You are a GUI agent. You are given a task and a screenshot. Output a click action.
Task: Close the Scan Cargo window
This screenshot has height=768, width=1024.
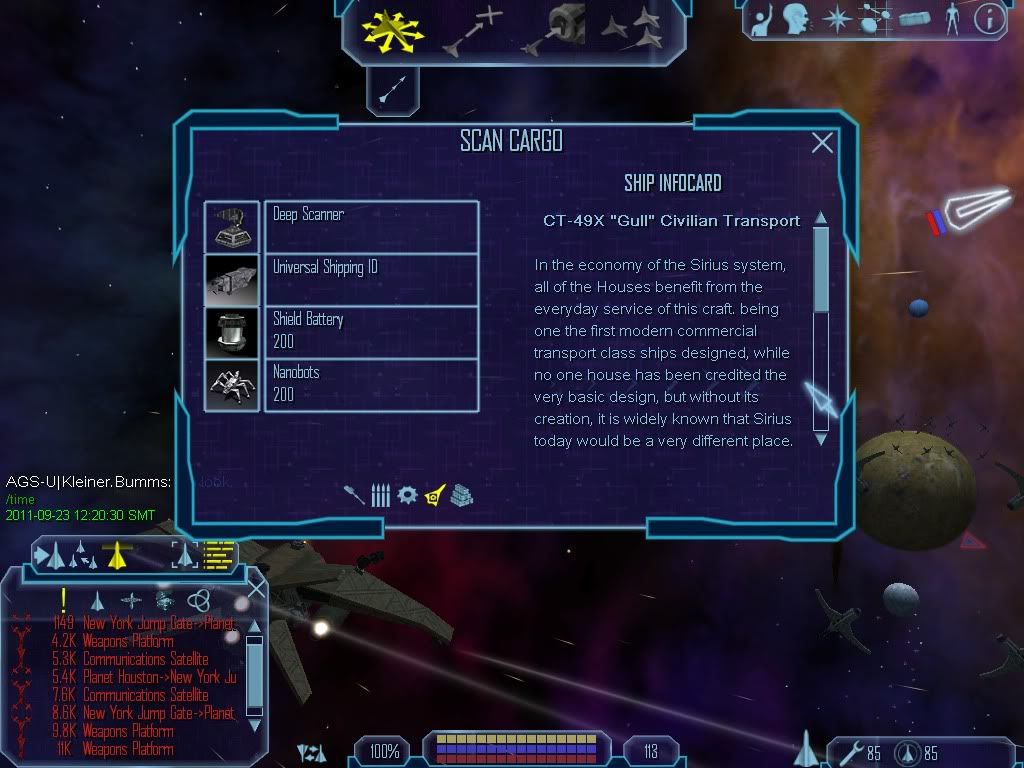coord(822,143)
